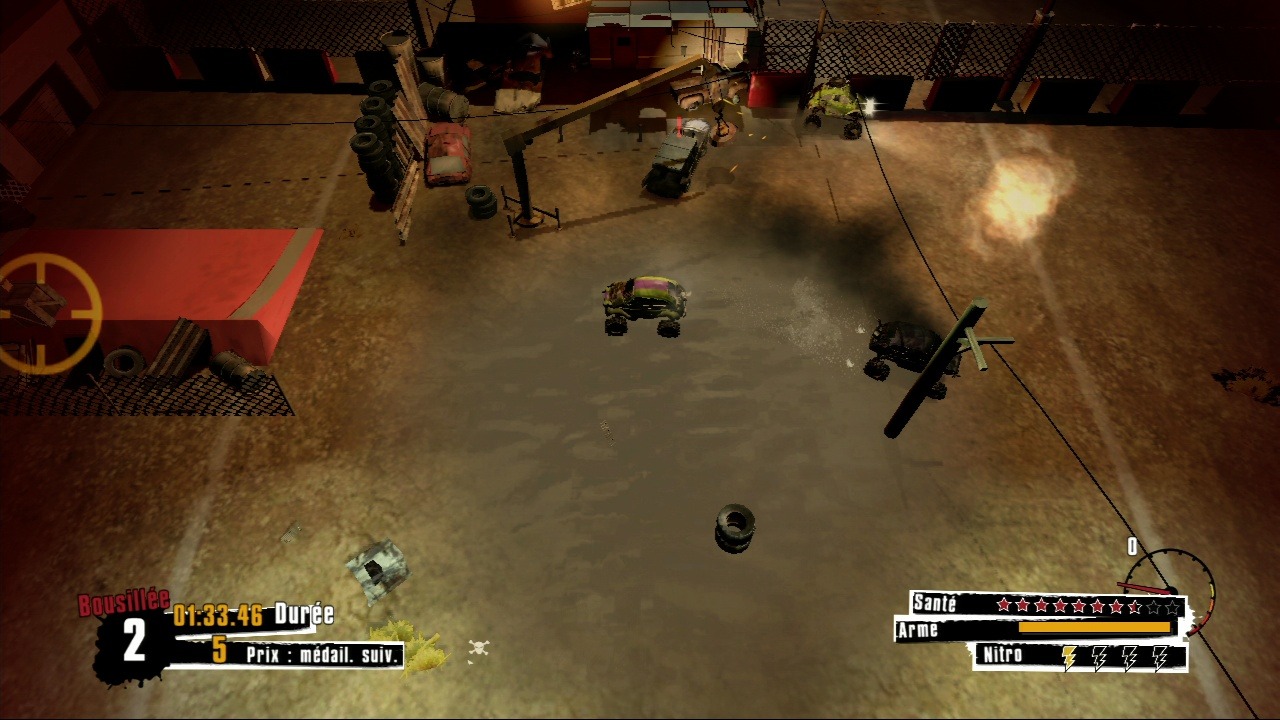Click the first red star in the Santé meter
1280x720 pixels.
(1004, 604)
